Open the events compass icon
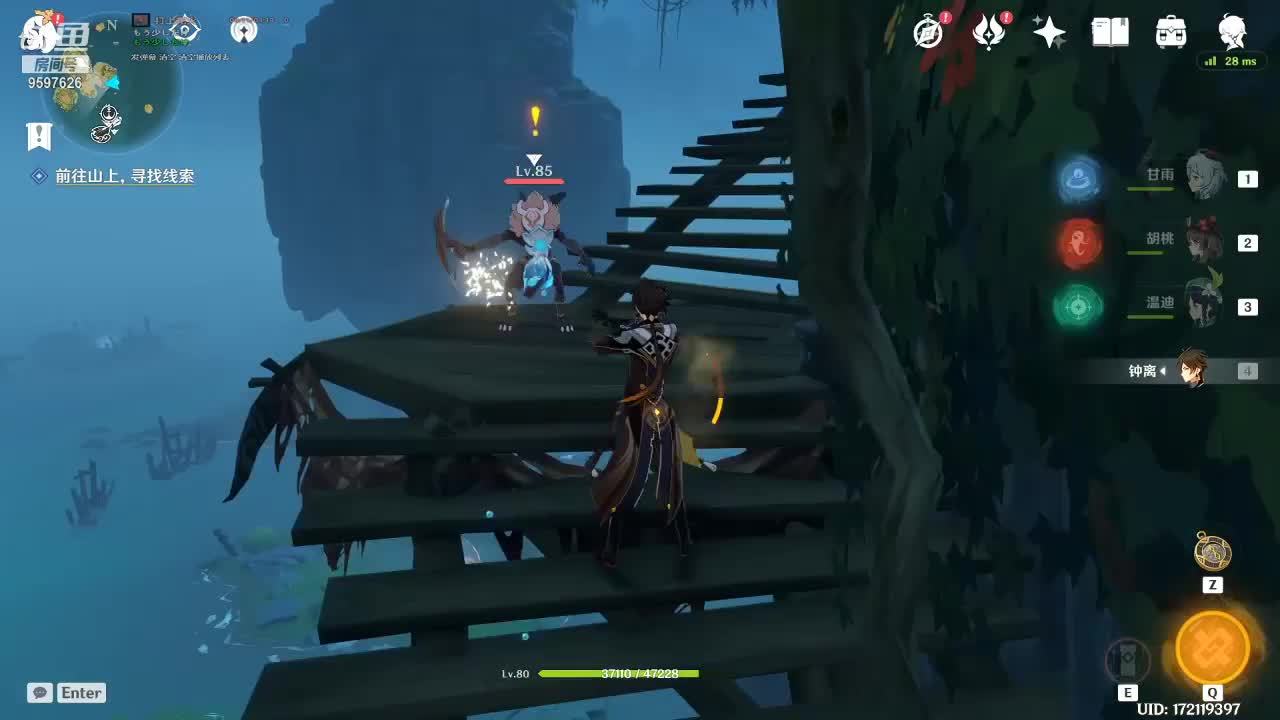Viewport: 1280px width, 720px height. coord(929,33)
